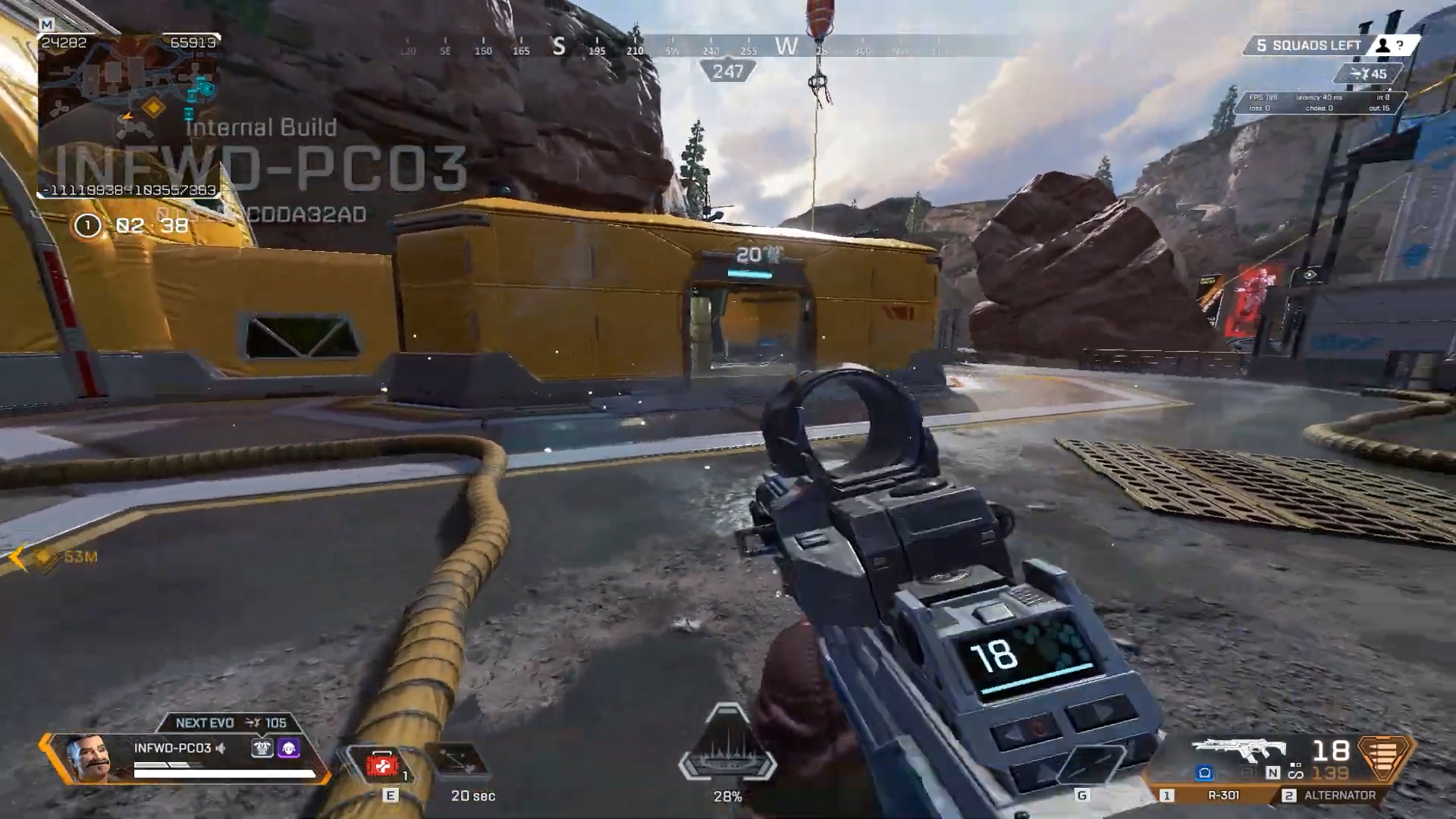Click the R-301 weapon silhouette icon

coord(1239,752)
